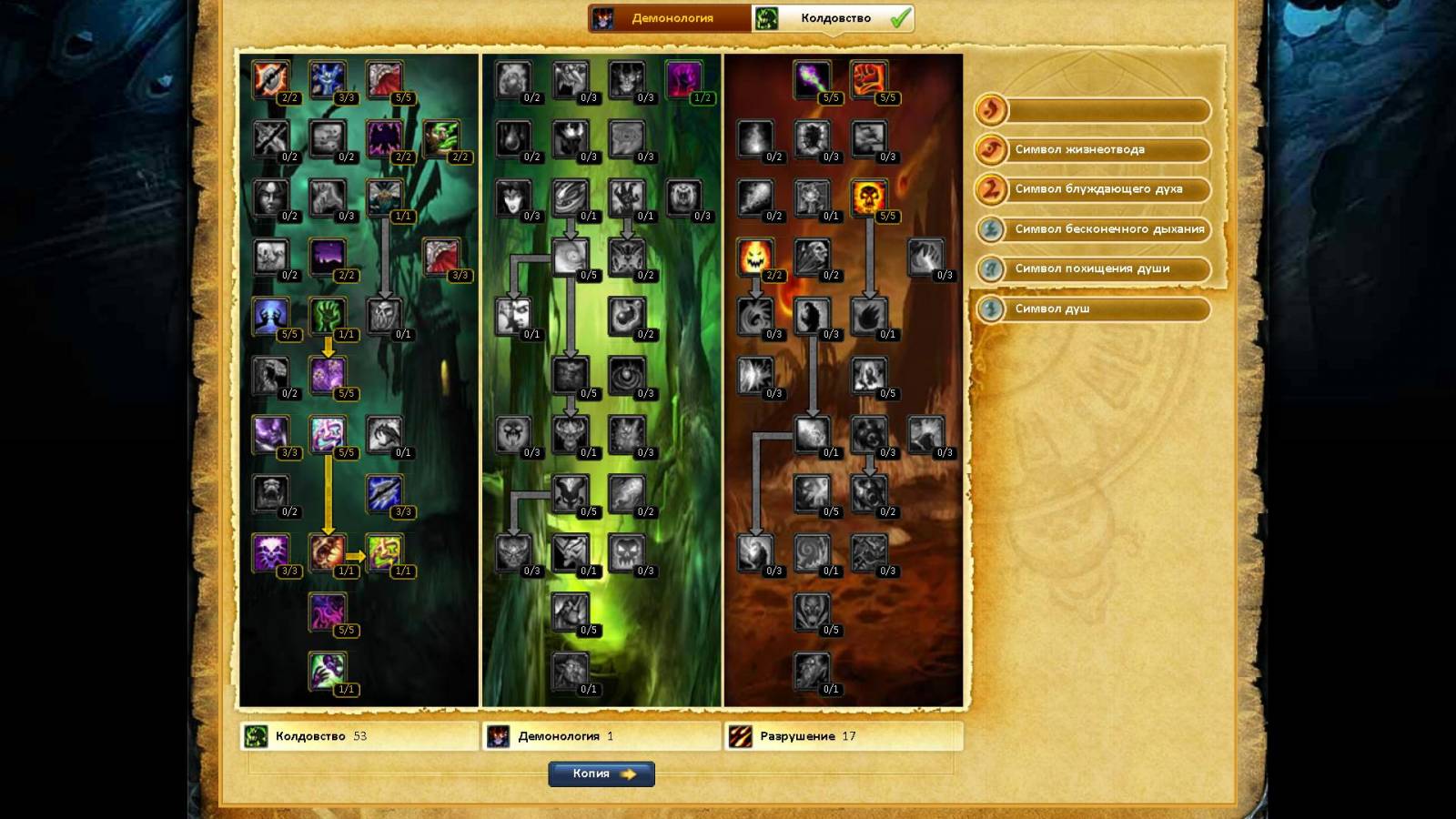The width and height of the screenshot is (1456, 819).
Task: Click the purple skull 3/3 Affliction talent
Action: pyautogui.click(x=270, y=552)
